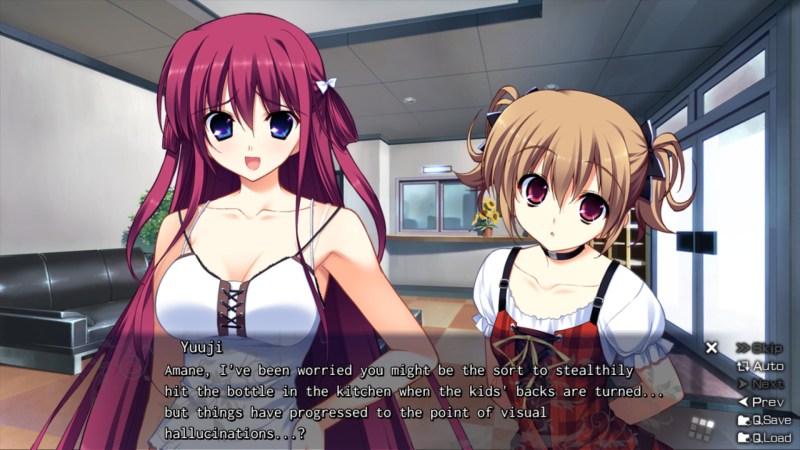Go back with the Prev button

pyautogui.click(x=766, y=402)
